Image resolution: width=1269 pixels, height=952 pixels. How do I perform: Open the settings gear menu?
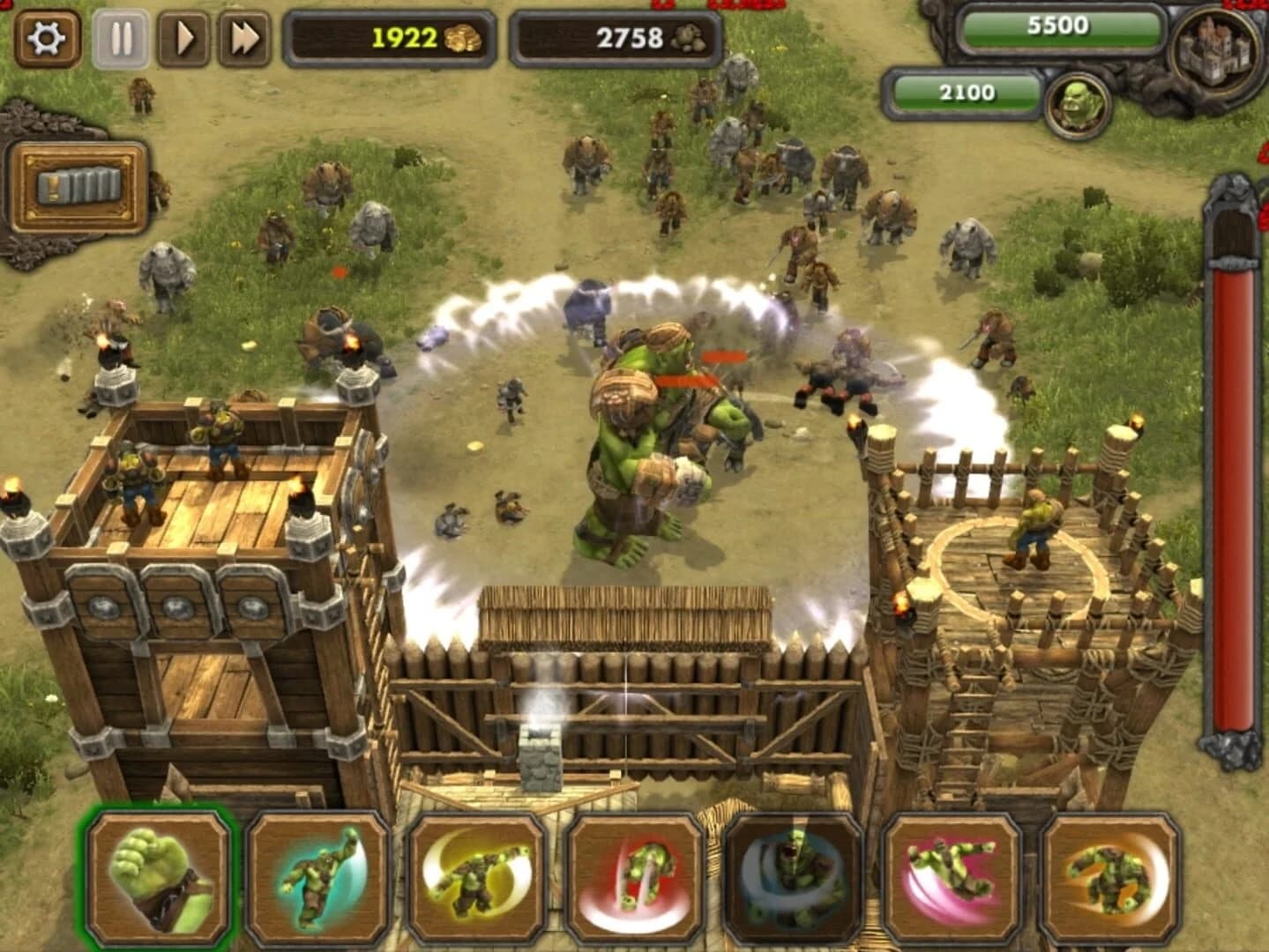49,39
